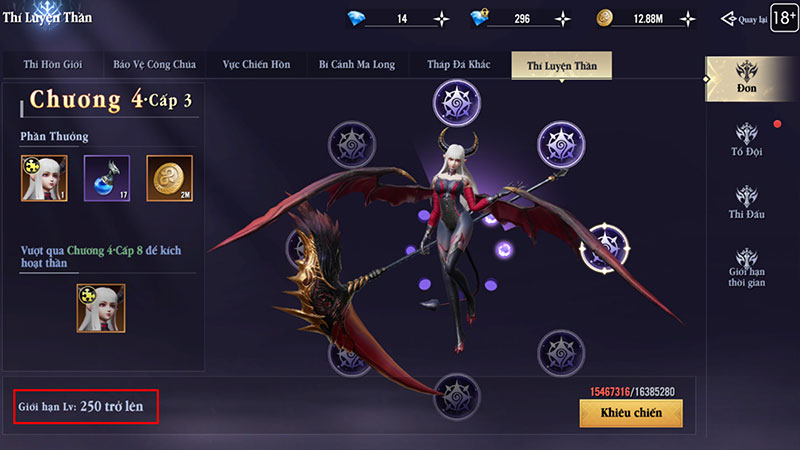Show the Bí Cảnh Ma Long tab
800x450 pixels.
click(x=357, y=65)
